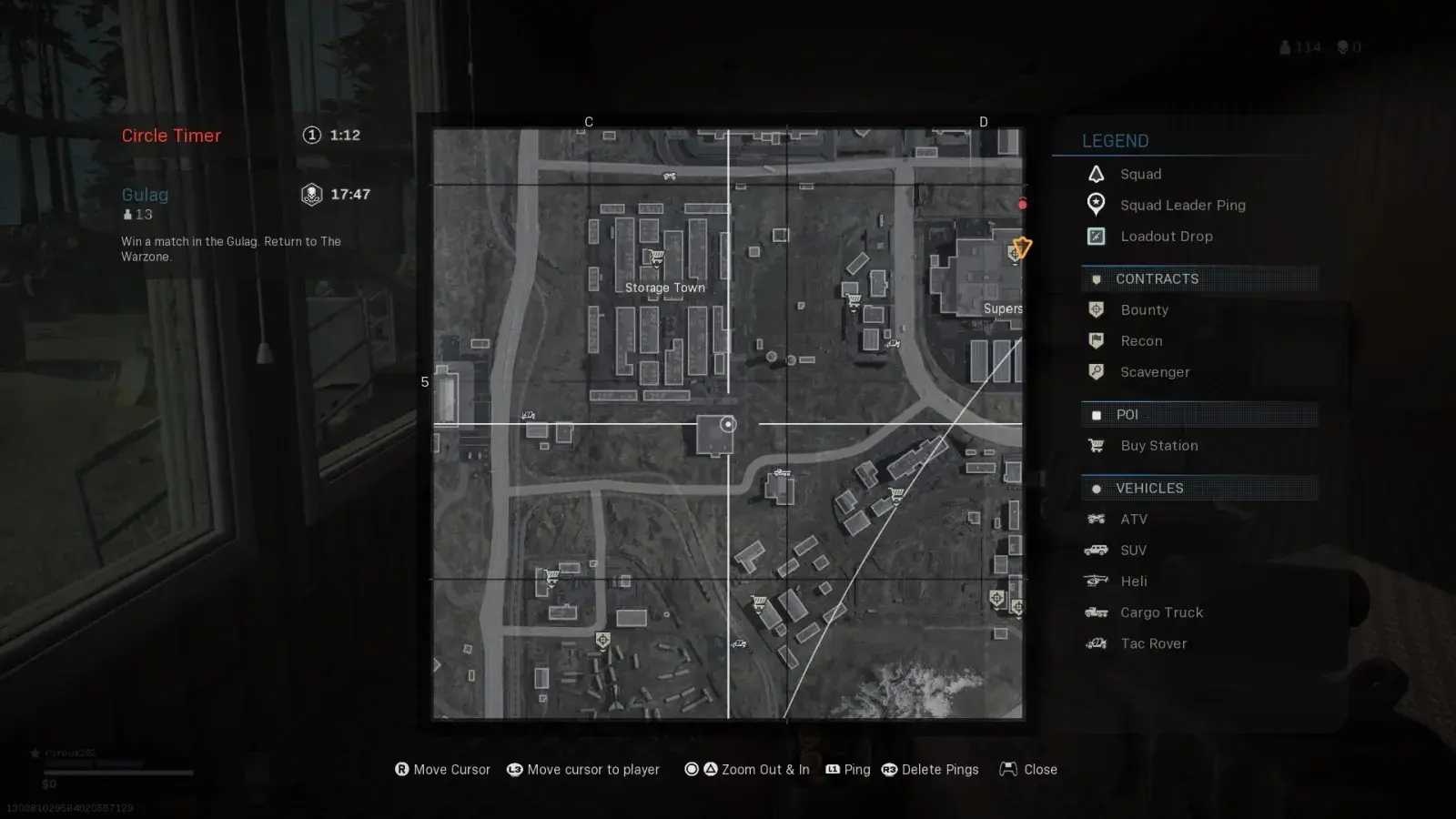Toggle the Vehicles legend section header

[1149, 488]
